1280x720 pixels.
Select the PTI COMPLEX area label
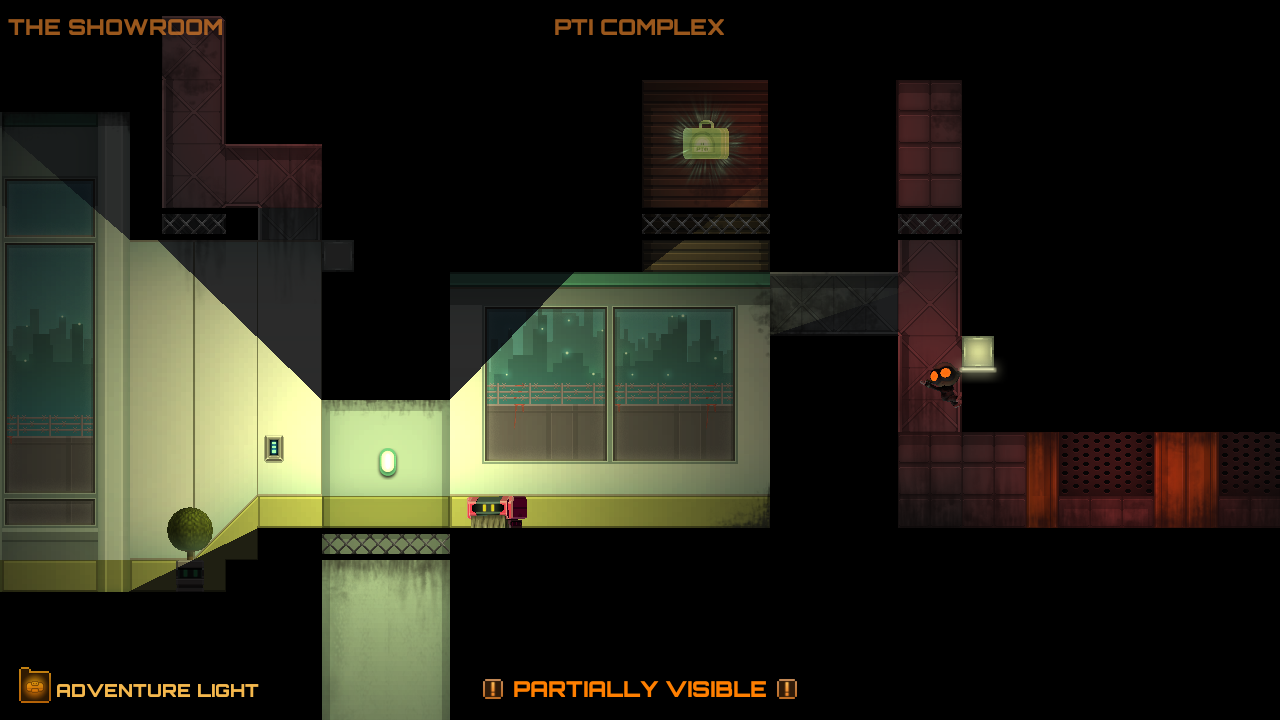[640, 27]
